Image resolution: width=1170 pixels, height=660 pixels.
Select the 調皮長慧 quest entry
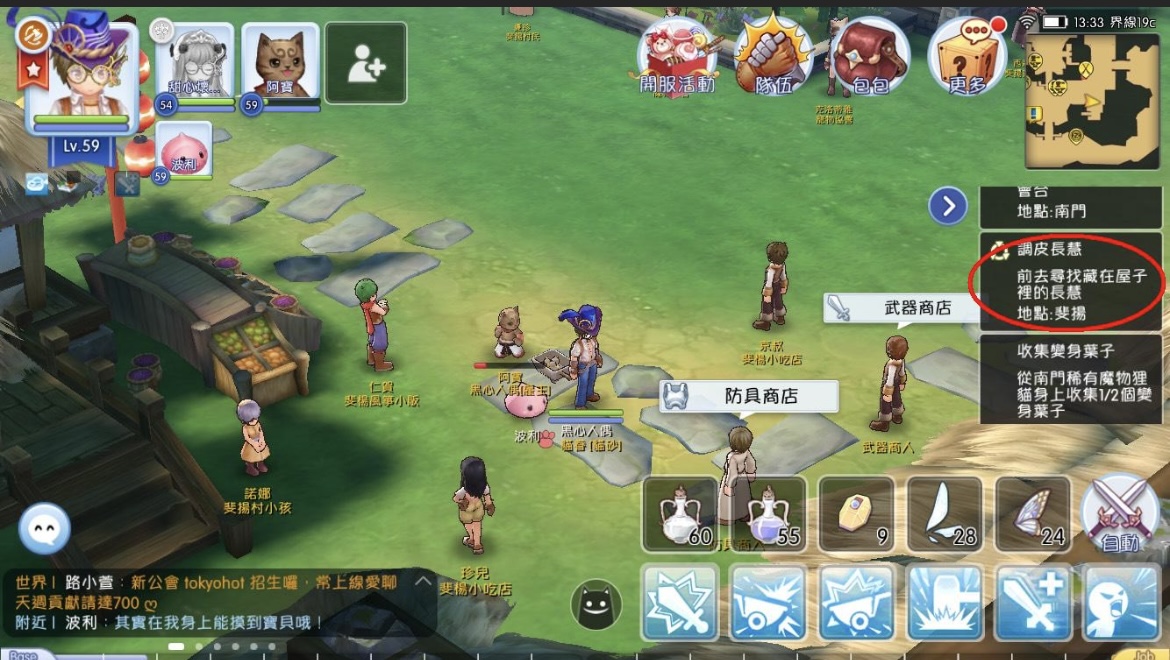pos(1070,280)
